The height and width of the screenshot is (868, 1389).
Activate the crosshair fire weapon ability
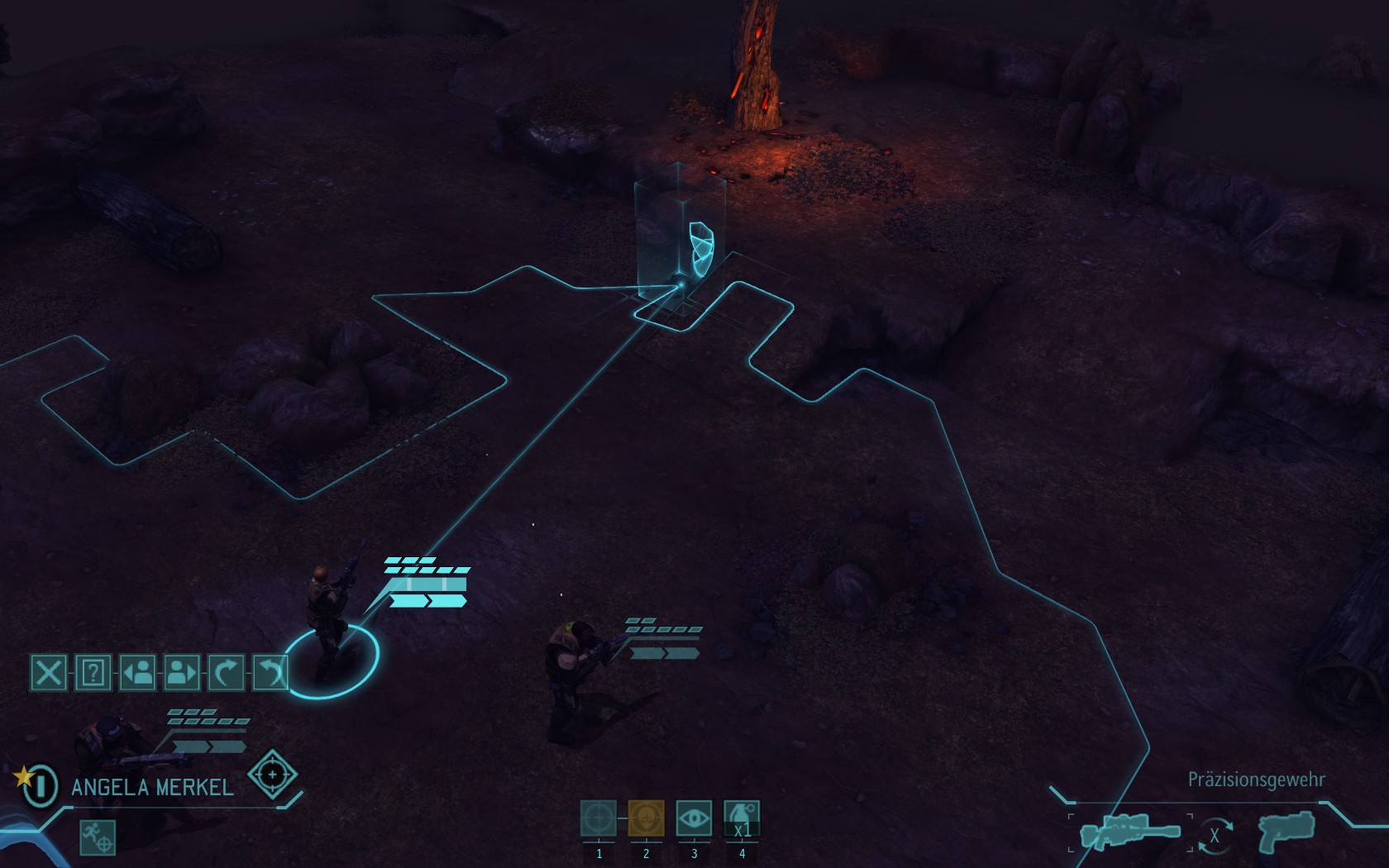(x=599, y=818)
